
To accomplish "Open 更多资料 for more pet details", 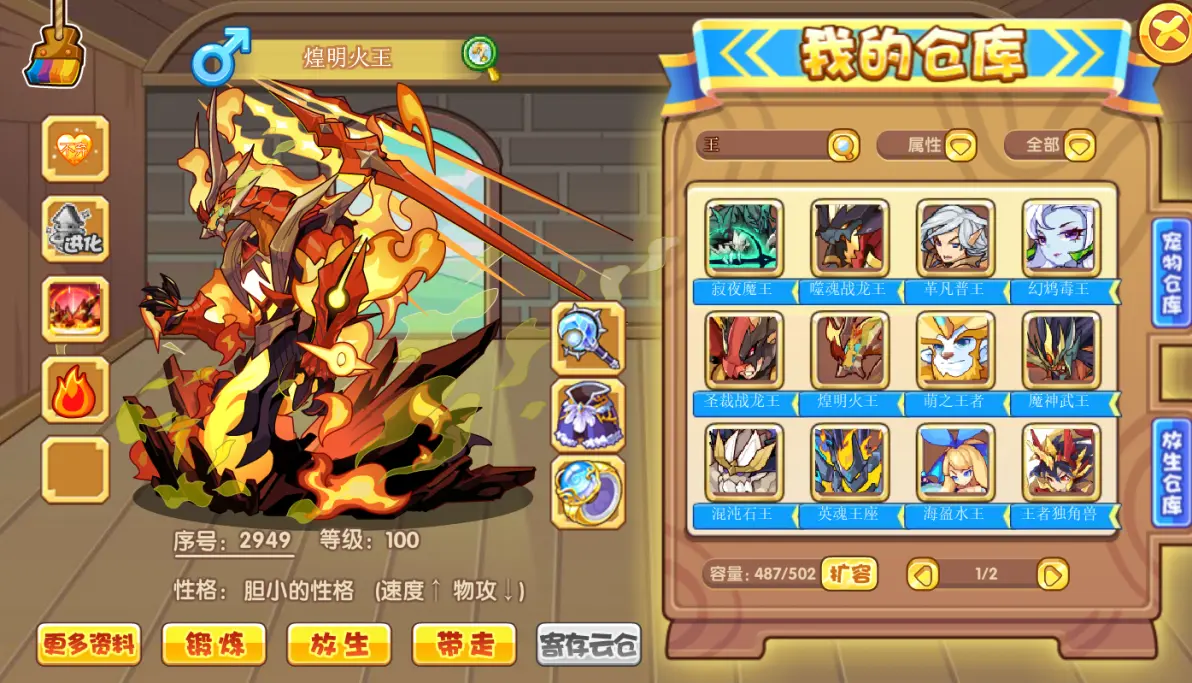I will pos(89,644).
